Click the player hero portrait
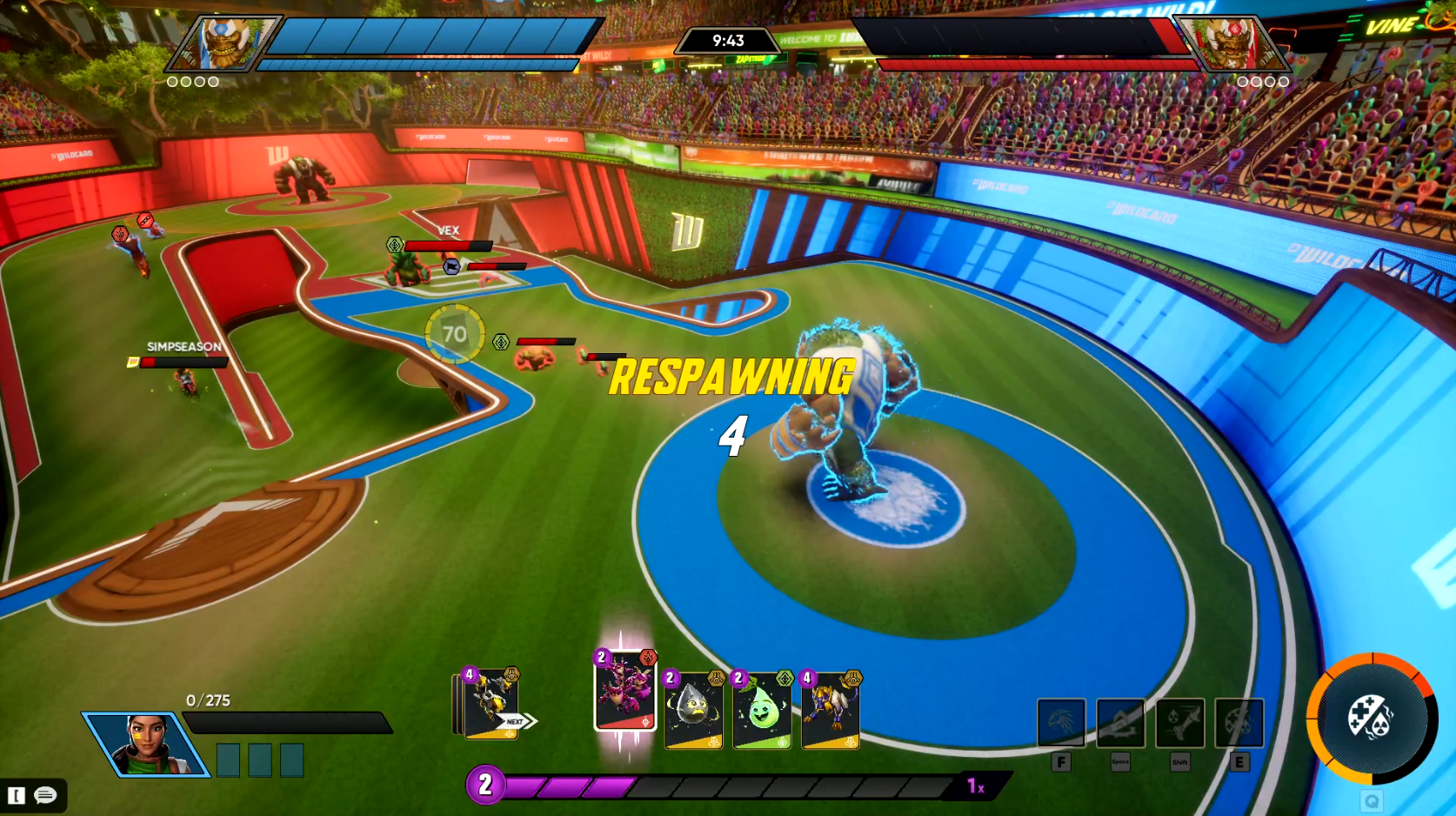This screenshot has width=1456, height=816. click(x=146, y=744)
